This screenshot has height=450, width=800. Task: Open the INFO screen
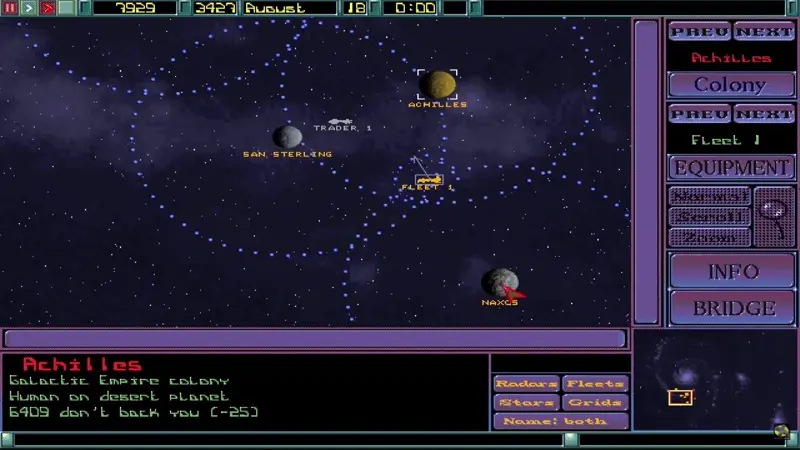731,271
